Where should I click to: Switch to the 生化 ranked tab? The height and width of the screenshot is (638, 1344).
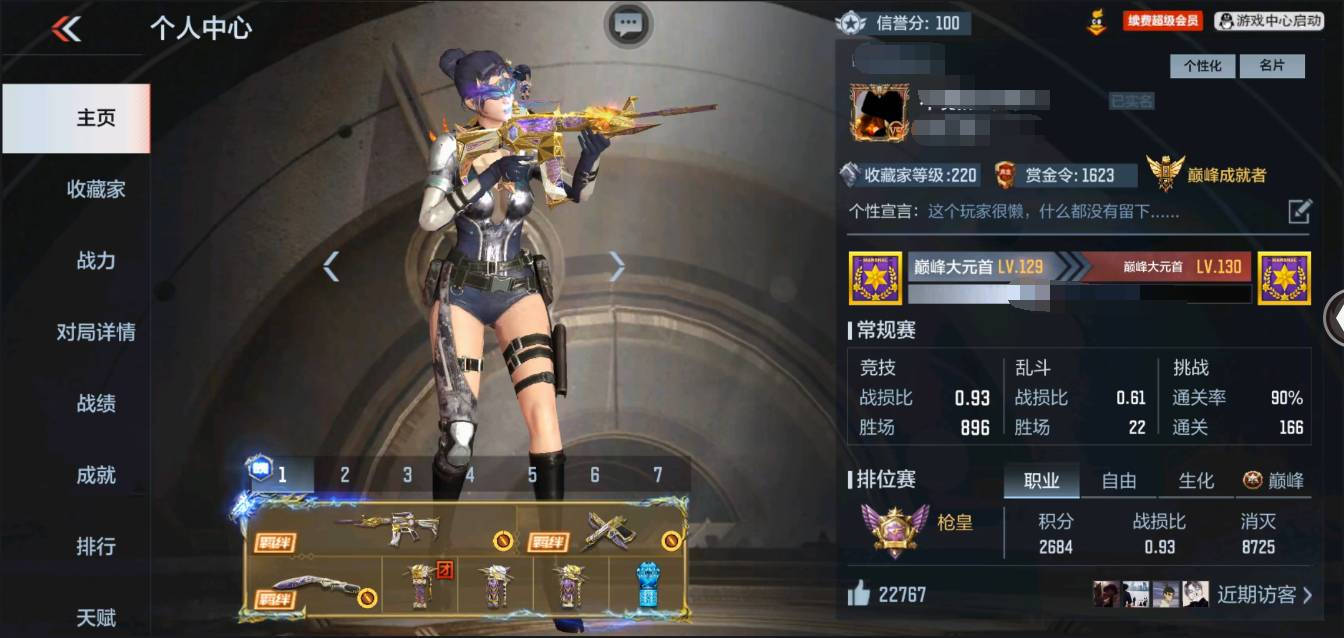tap(1196, 481)
